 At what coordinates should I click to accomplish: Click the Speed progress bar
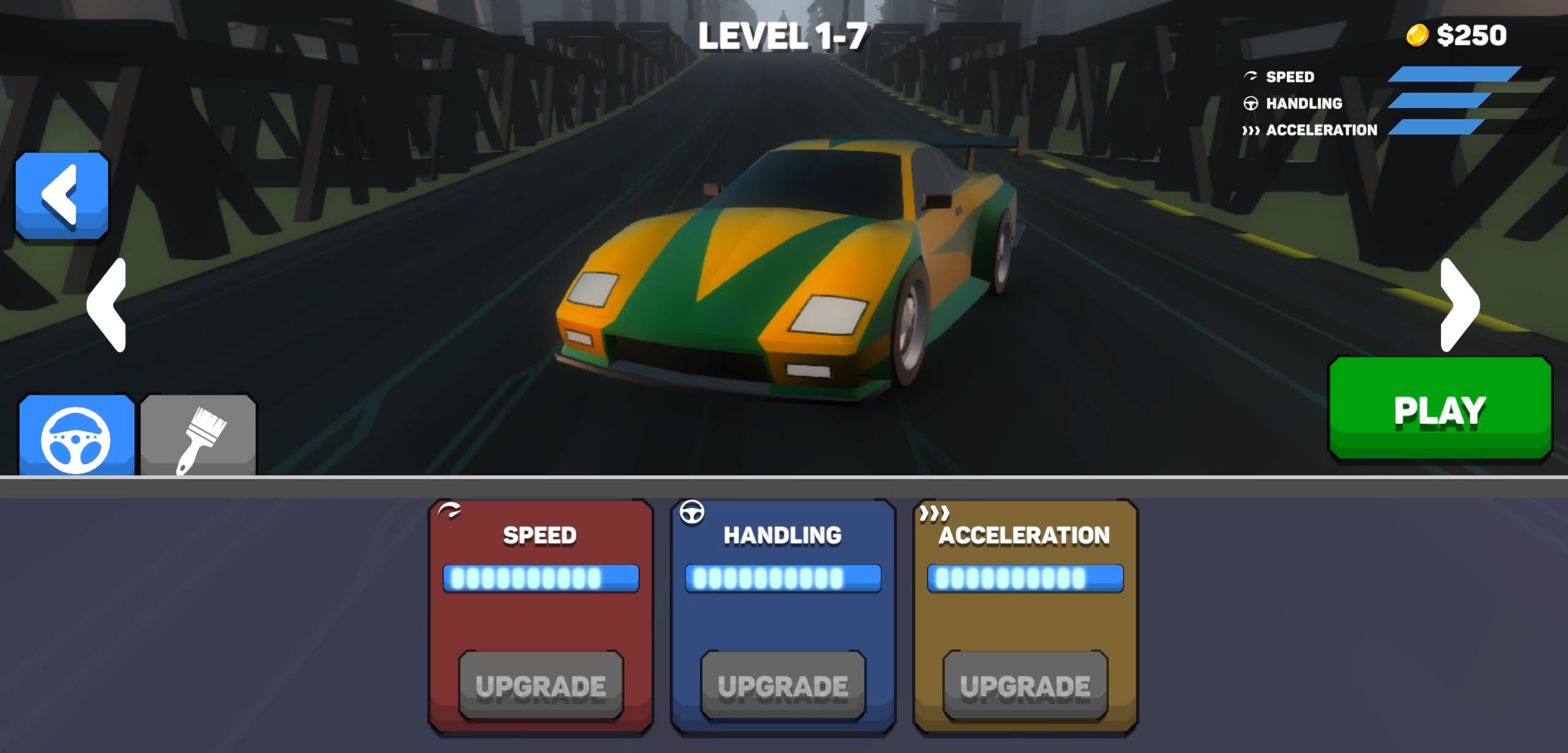coord(541,578)
